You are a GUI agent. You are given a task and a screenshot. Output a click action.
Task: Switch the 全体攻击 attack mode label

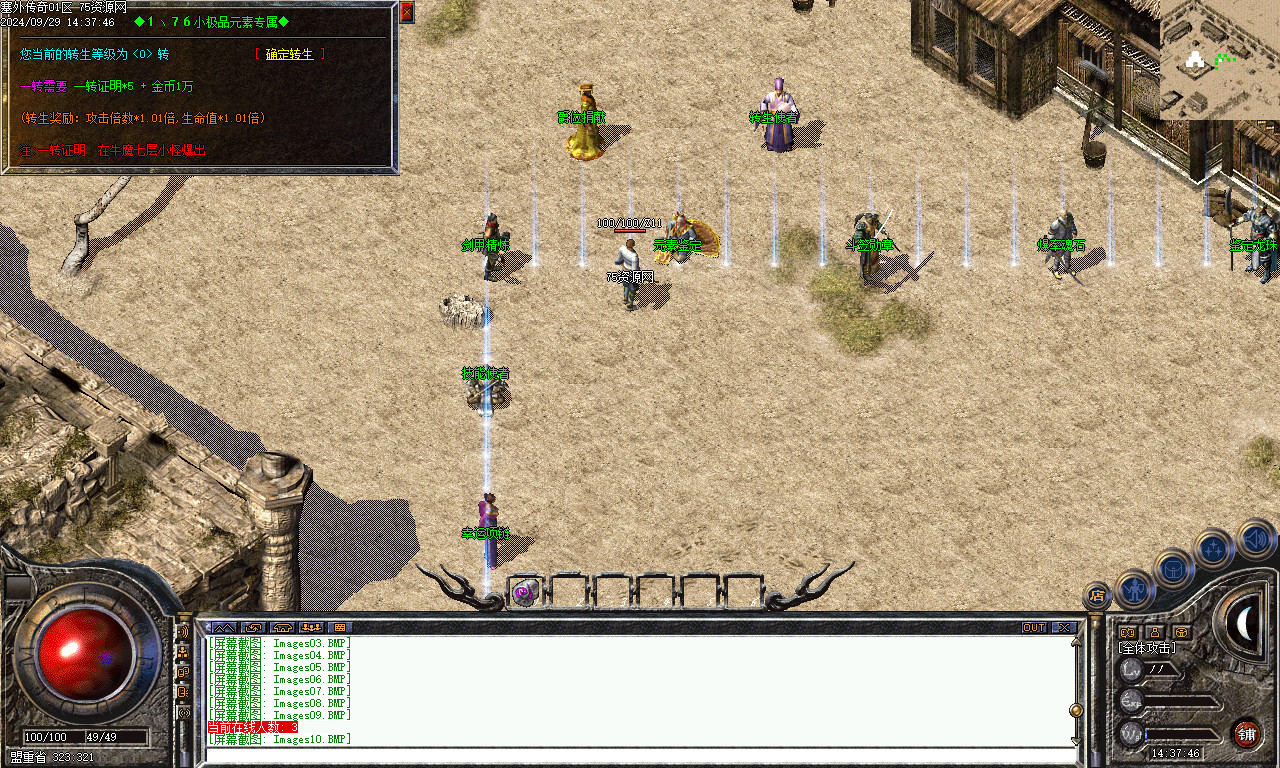[x=1147, y=648]
